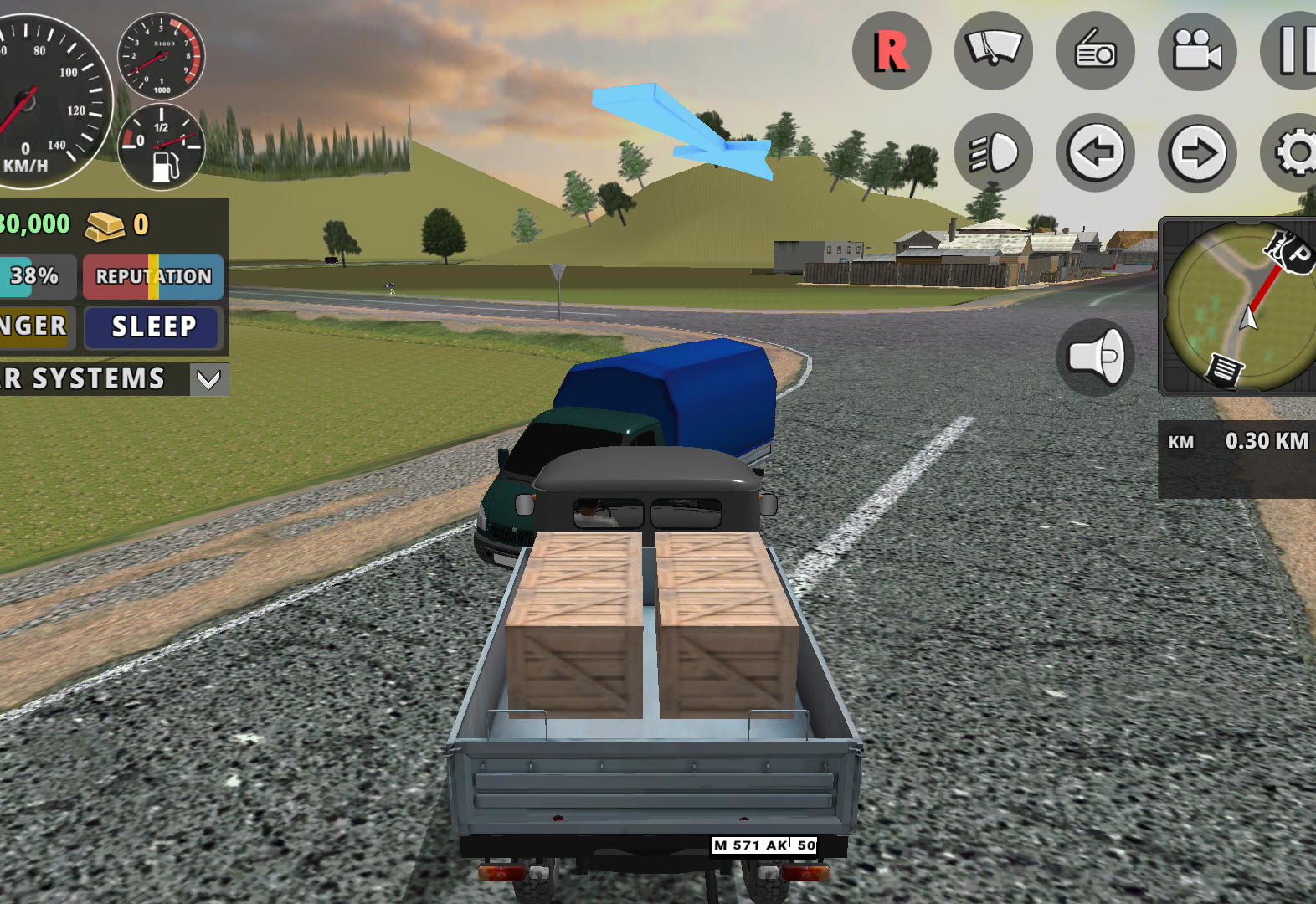
Task: Switch the camera view
Action: point(1197,50)
